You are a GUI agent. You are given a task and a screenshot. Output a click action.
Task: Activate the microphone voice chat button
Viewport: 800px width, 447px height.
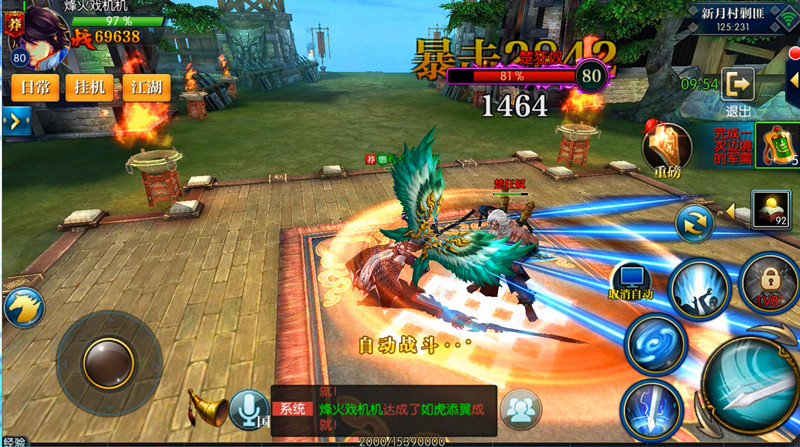pos(248,408)
